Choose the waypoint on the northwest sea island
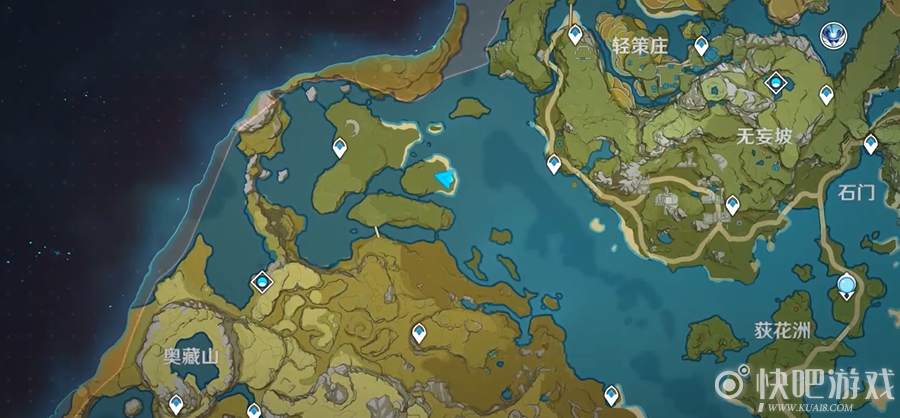Viewport: 900px width, 418px height. (x=341, y=149)
